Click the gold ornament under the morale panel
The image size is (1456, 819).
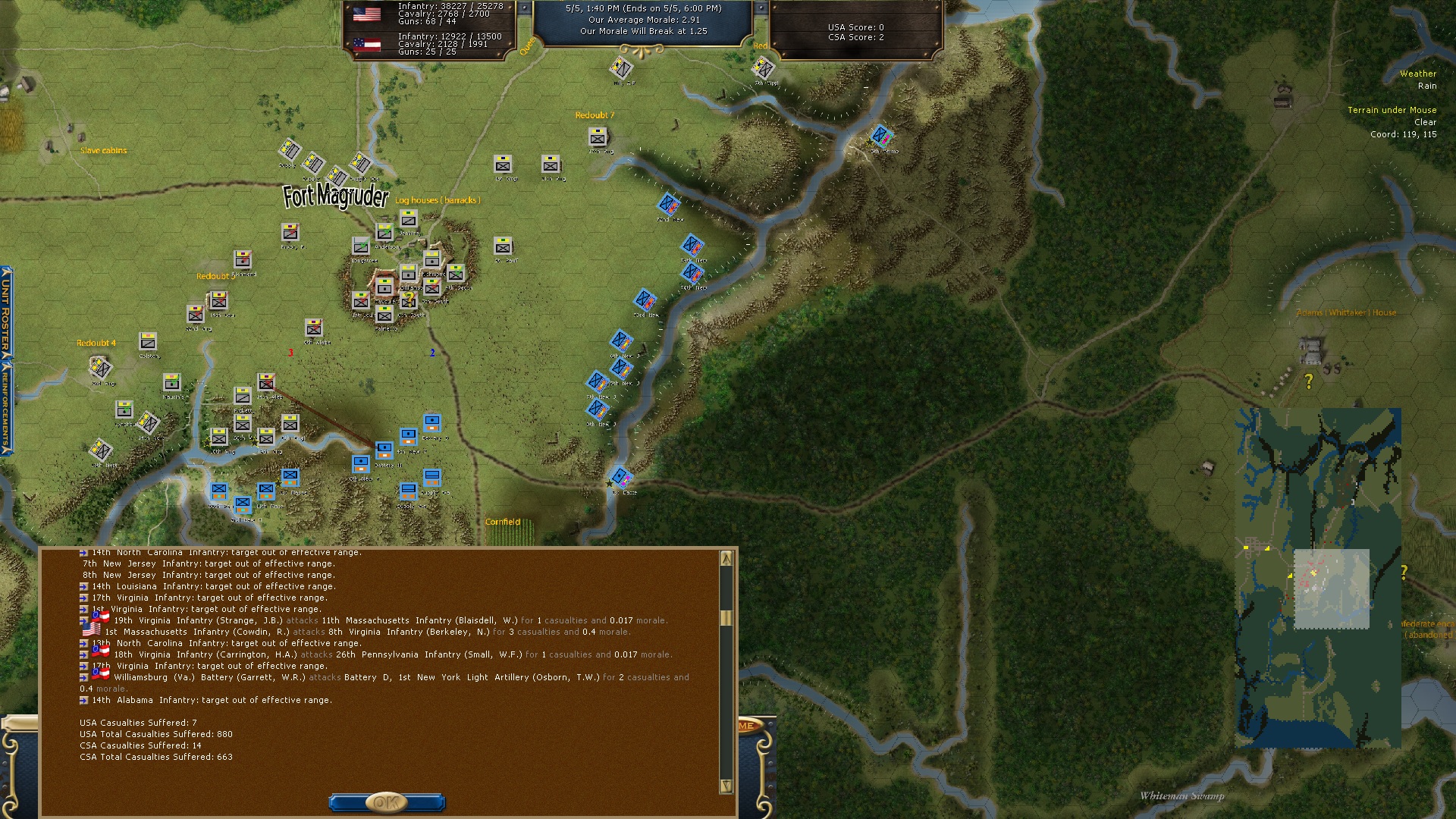tap(642, 51)
